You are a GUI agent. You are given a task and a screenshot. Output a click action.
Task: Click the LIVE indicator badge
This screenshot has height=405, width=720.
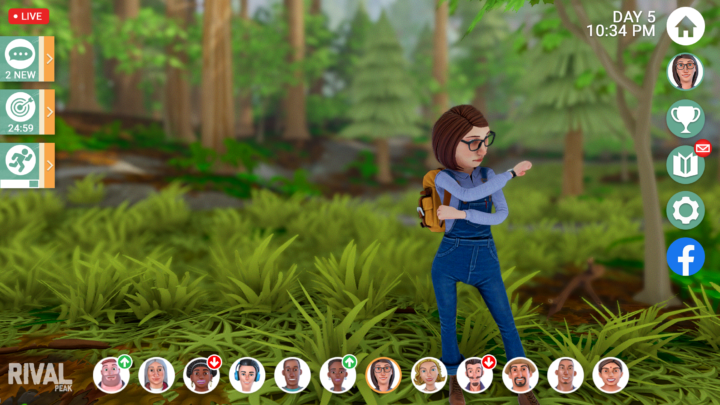click(27, 16)
